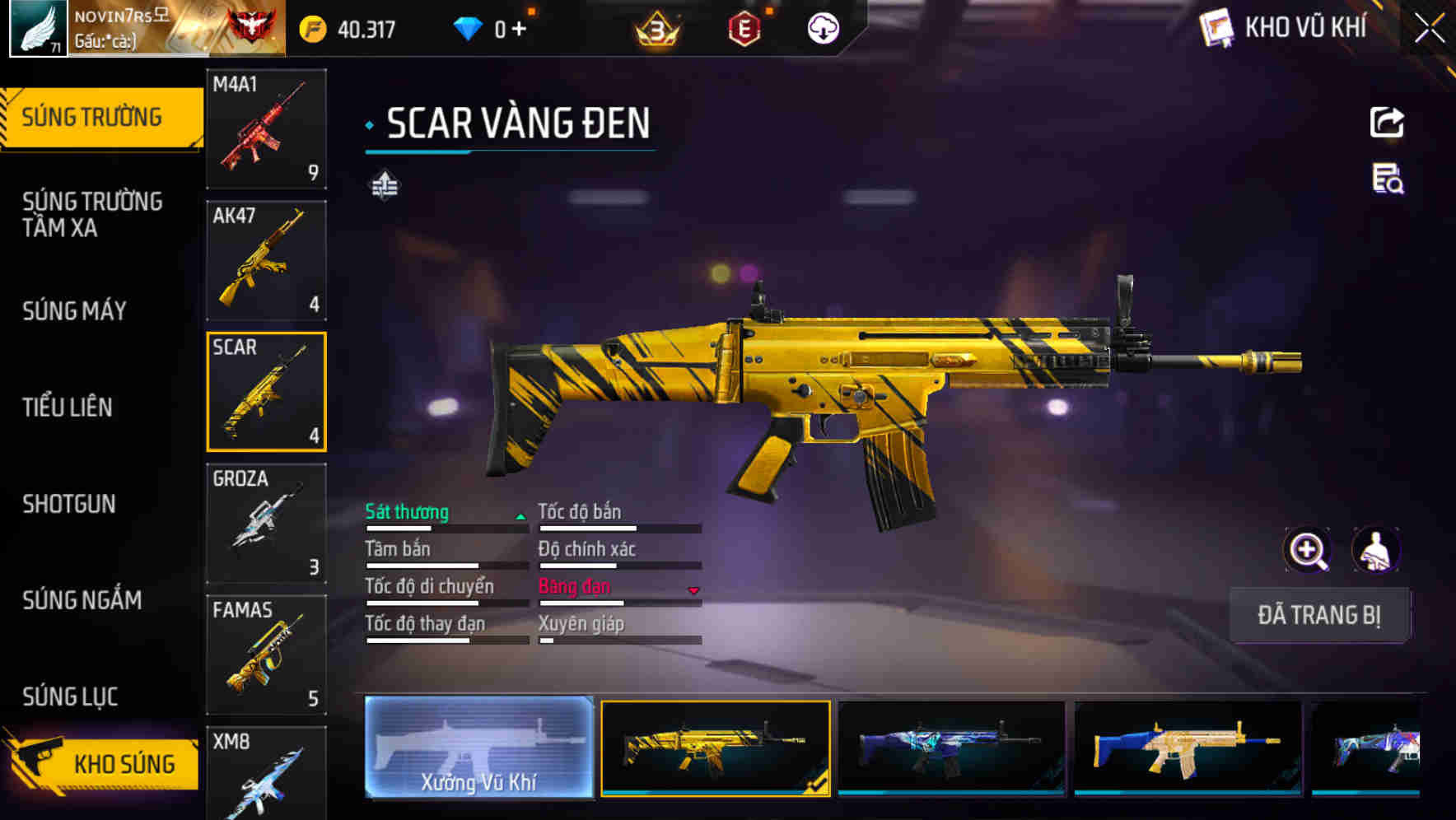Show the Shotgun weapon category
Image resolution: width=1456 pixels, height=820 pixels.
[x=69, y=504]
